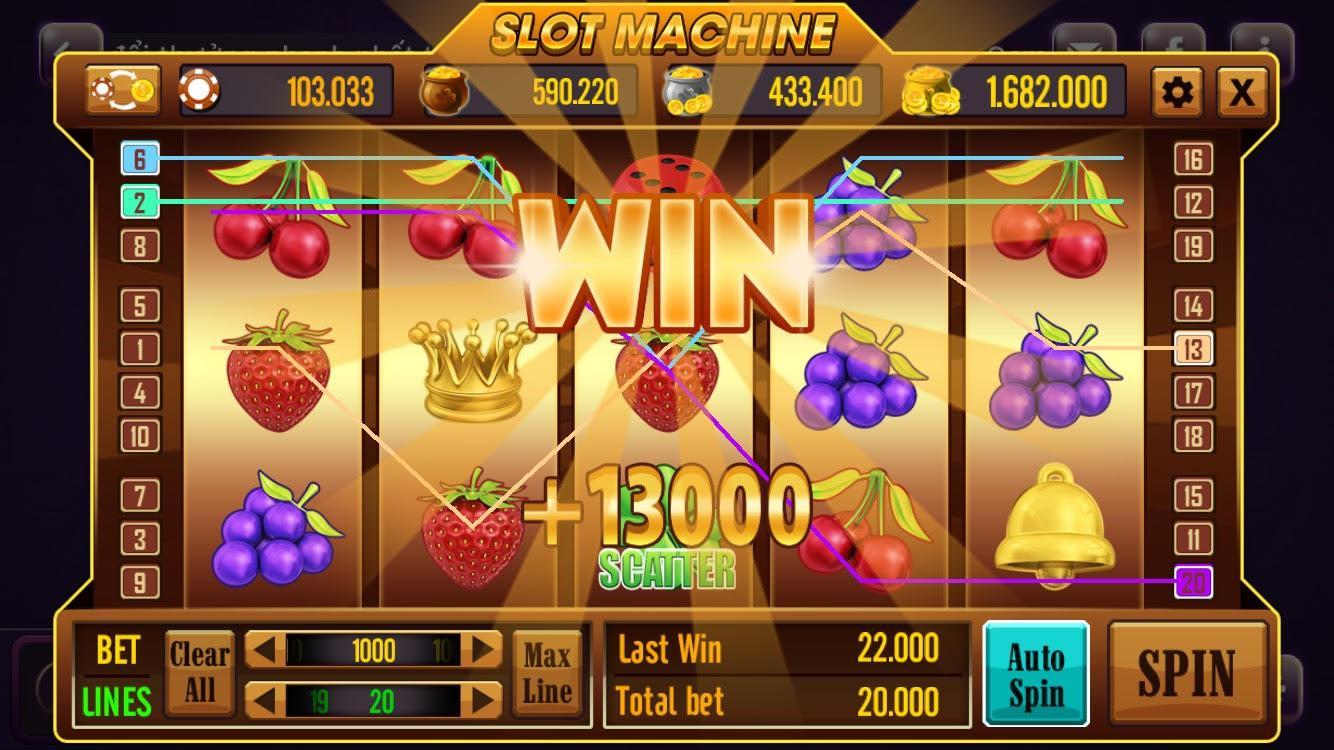Click the silver pot currency icon

pos(690,89)
